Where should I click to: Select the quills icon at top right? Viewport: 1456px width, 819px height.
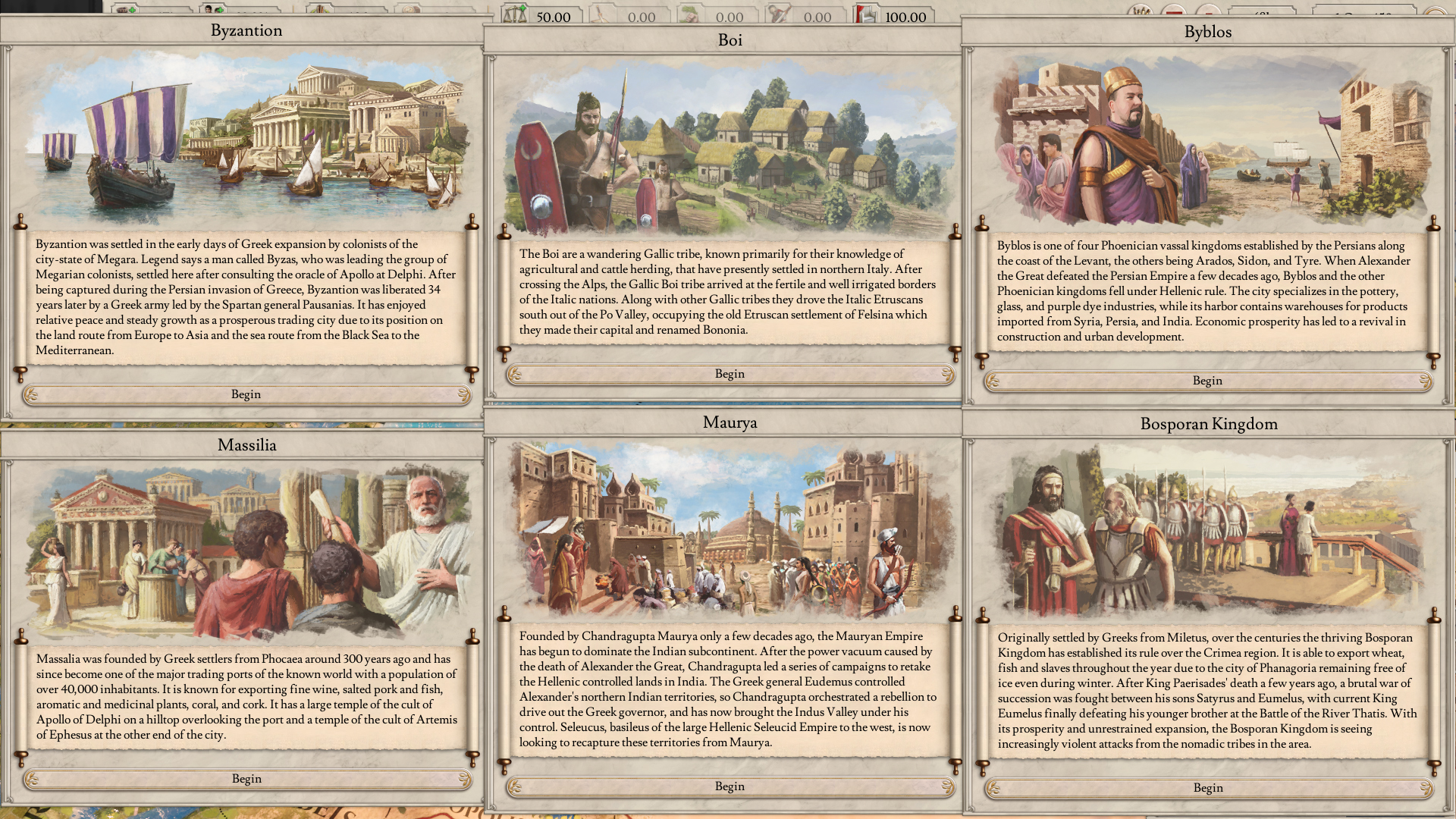tap(1141, 11)
